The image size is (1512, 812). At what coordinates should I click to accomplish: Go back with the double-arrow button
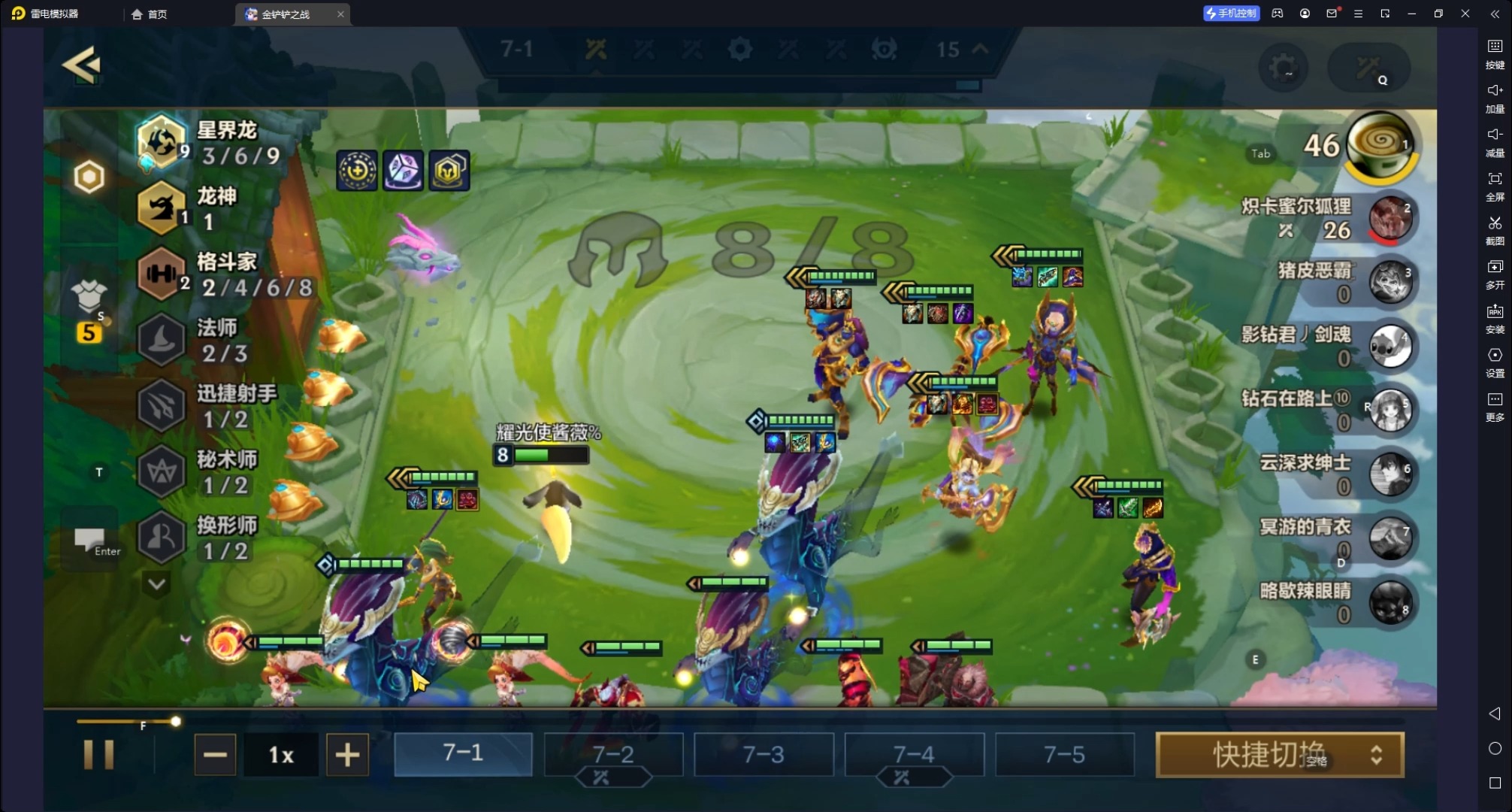(x=81, y=65)
